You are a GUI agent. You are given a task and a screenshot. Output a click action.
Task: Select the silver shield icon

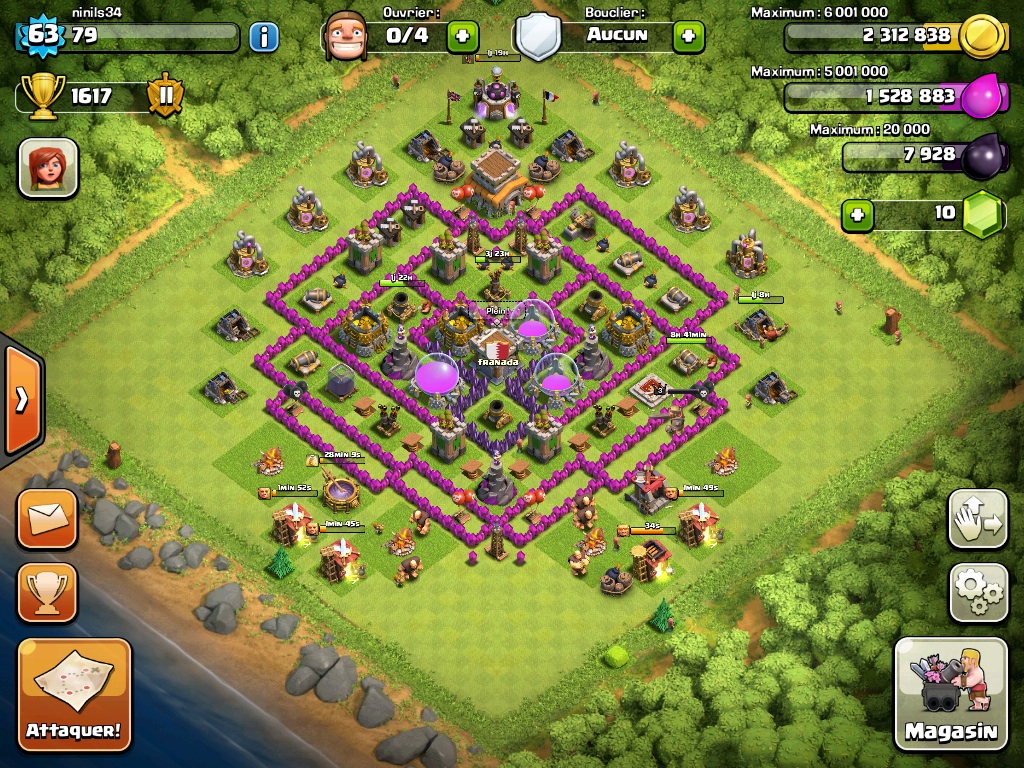[x=537, y=37]
